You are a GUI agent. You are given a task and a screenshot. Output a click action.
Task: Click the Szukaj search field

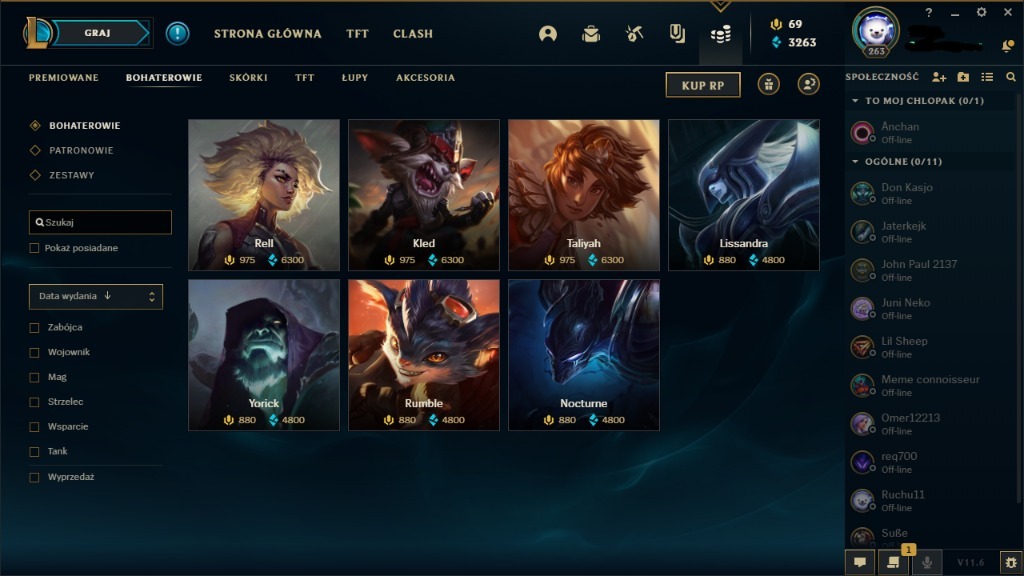(x=100, y=222)
